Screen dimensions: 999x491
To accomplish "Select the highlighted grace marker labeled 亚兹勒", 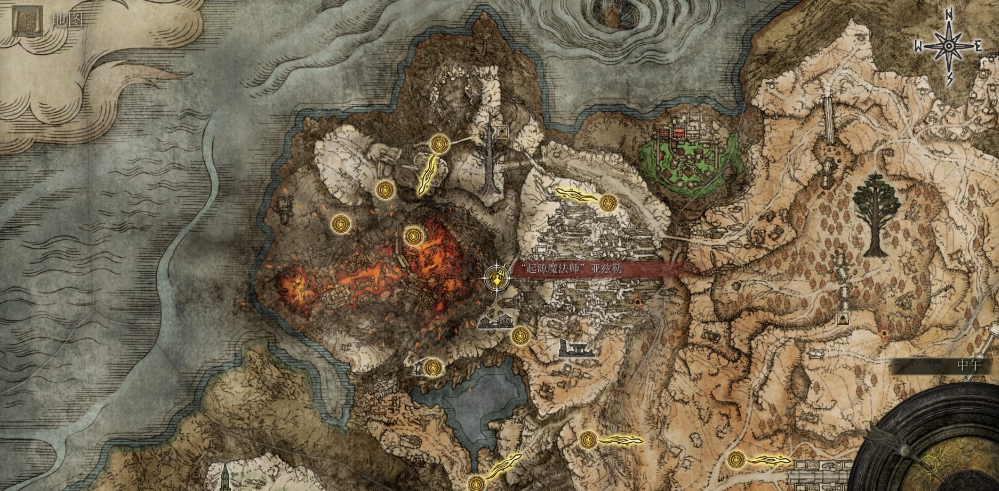I will tap(495, 278).
